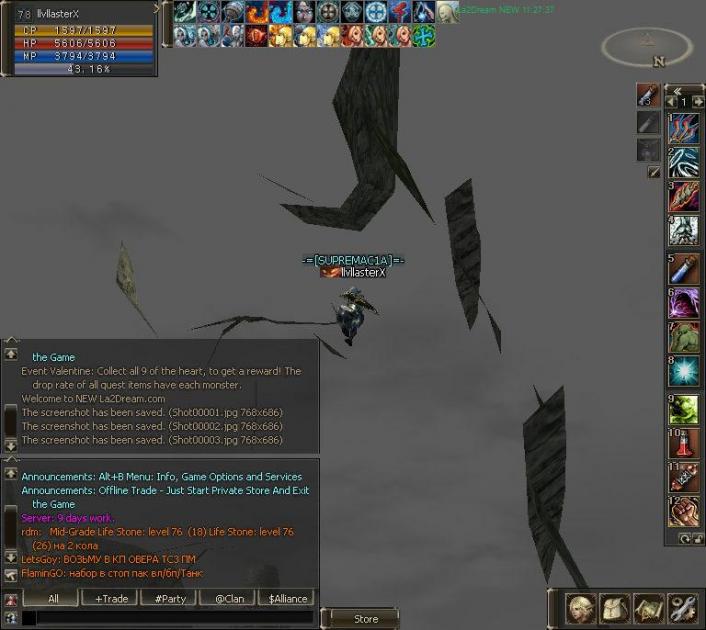Open the @Clan chat tab
The height and width of the screenshot is (630, 706).
point(229,598)
